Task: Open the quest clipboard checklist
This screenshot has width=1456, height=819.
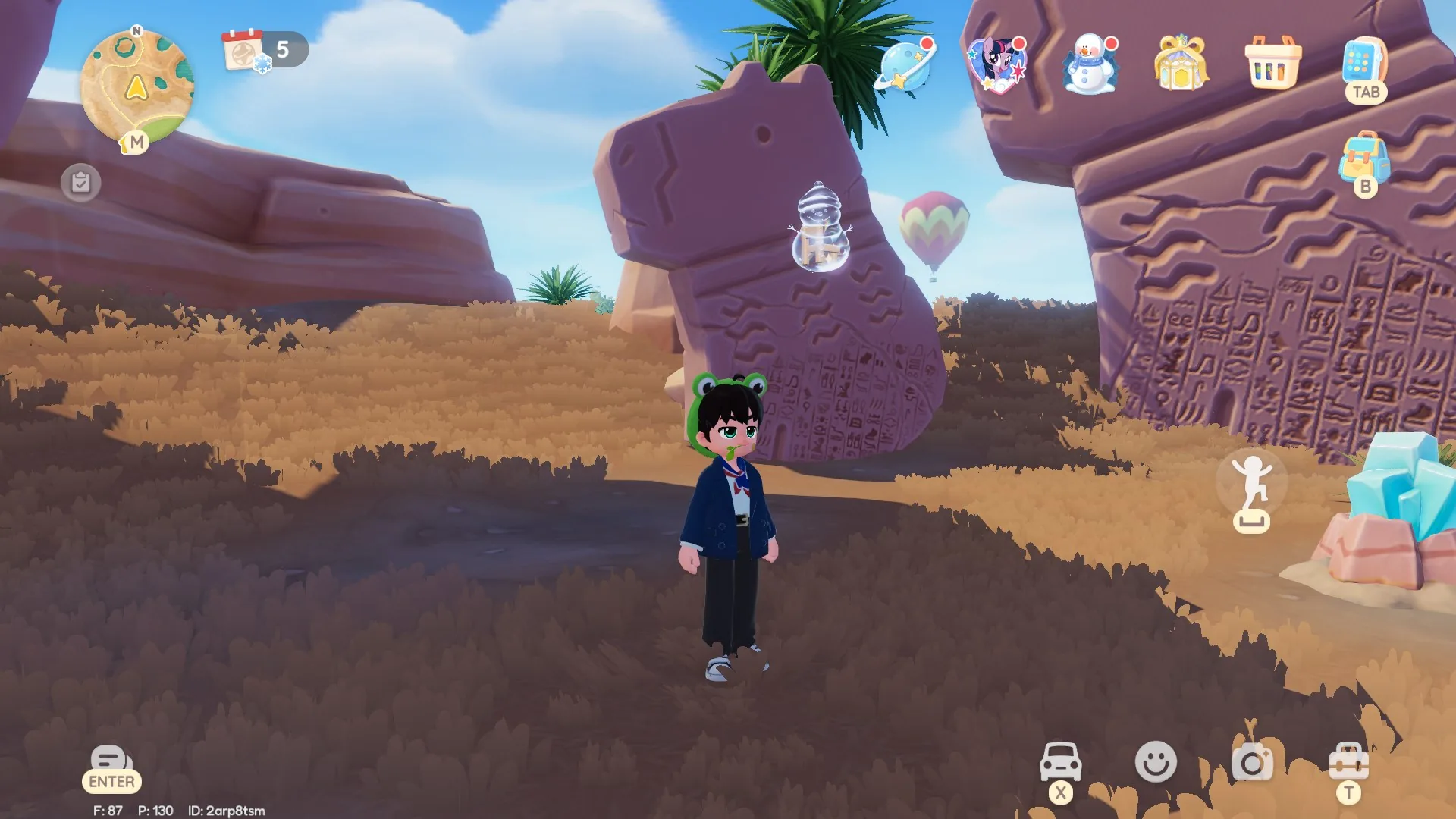Action: pyautogui.click(x=80, y=182)
